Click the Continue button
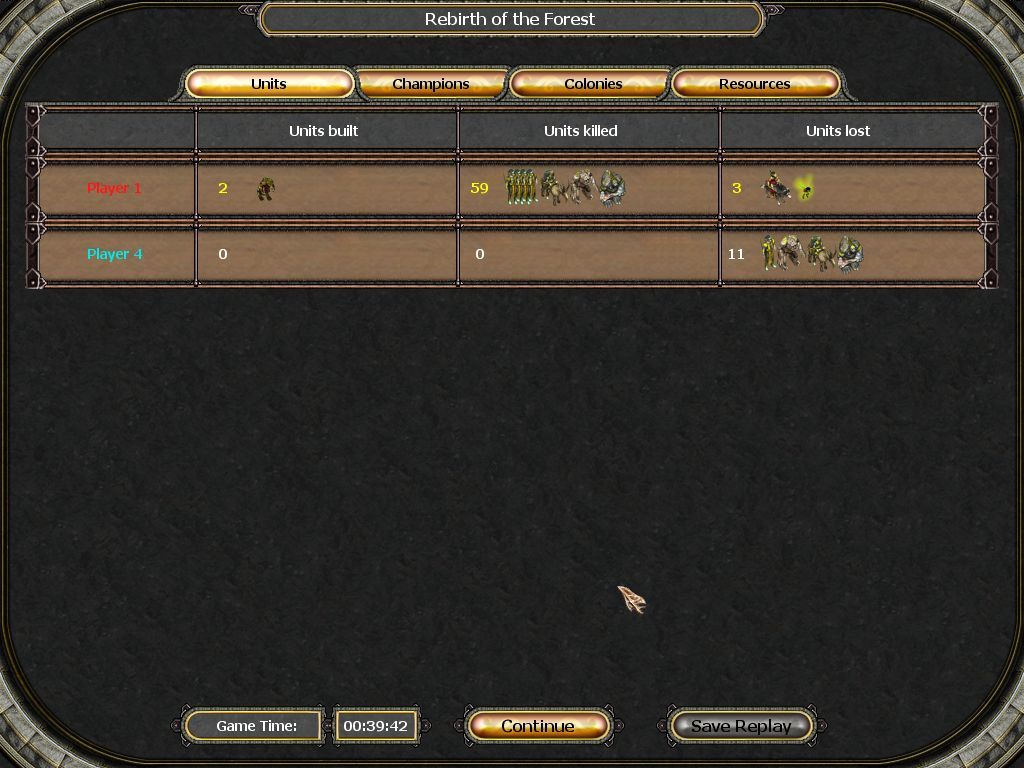 pyautogui.click(x=538, y=726)
